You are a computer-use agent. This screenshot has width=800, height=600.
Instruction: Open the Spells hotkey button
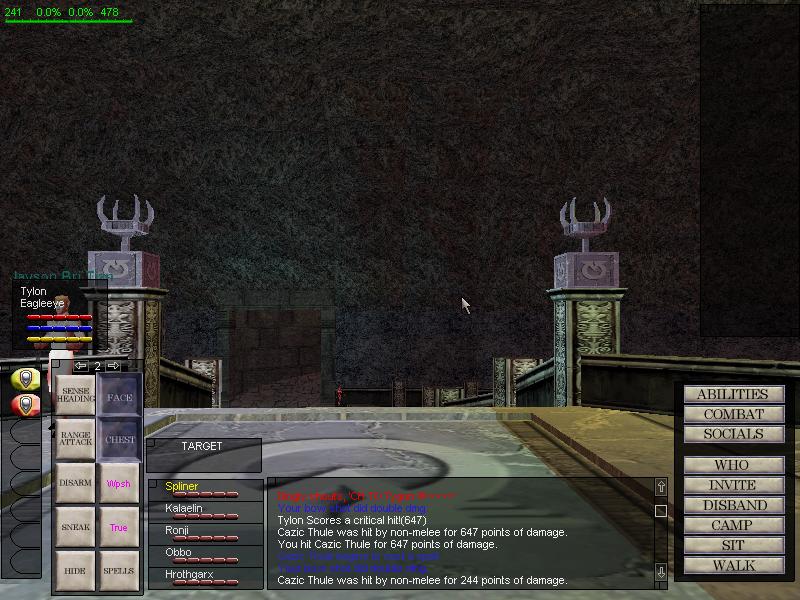pos(119,571)
